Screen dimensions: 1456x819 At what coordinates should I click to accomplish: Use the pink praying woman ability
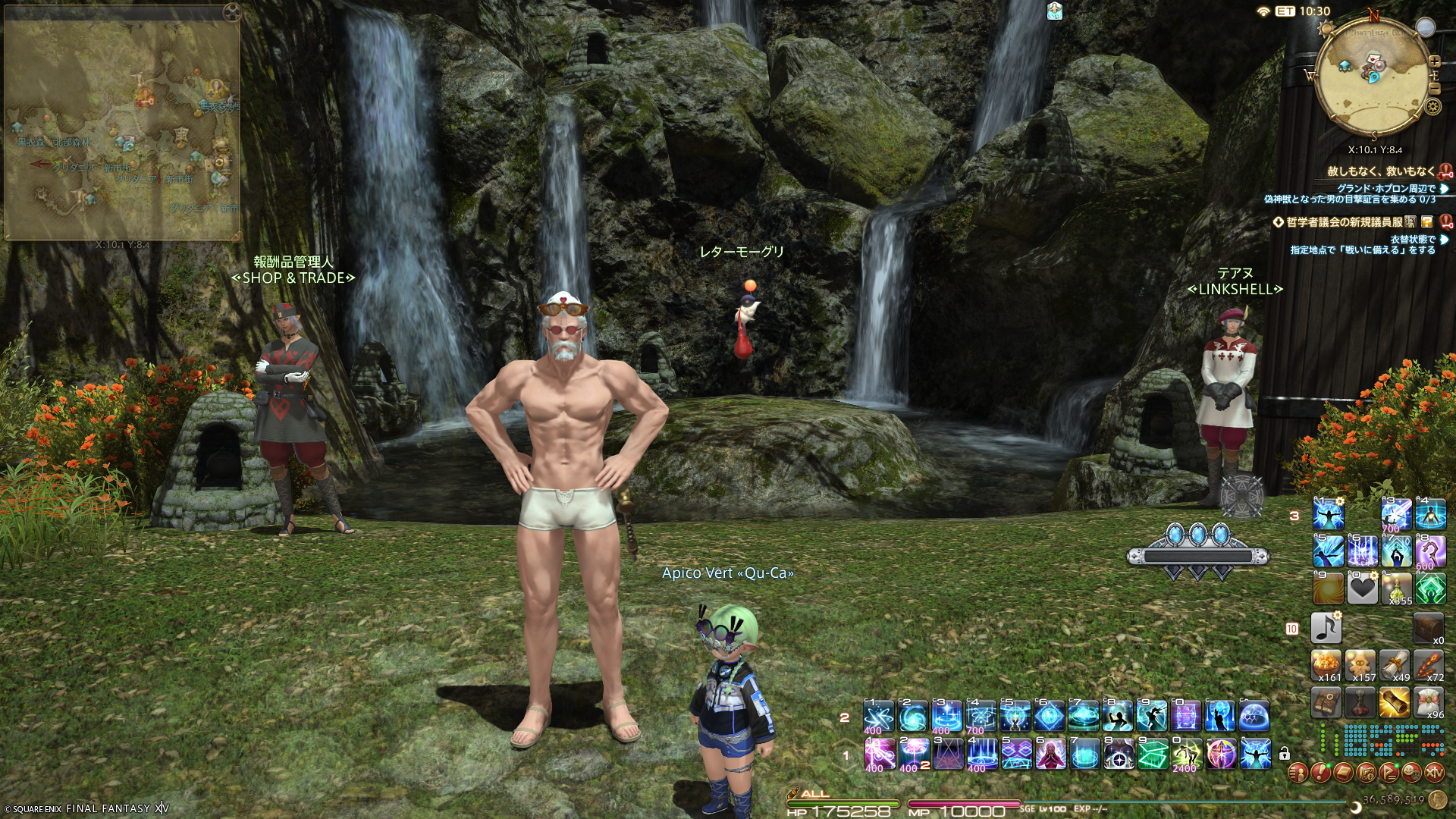coord(1049,754)
